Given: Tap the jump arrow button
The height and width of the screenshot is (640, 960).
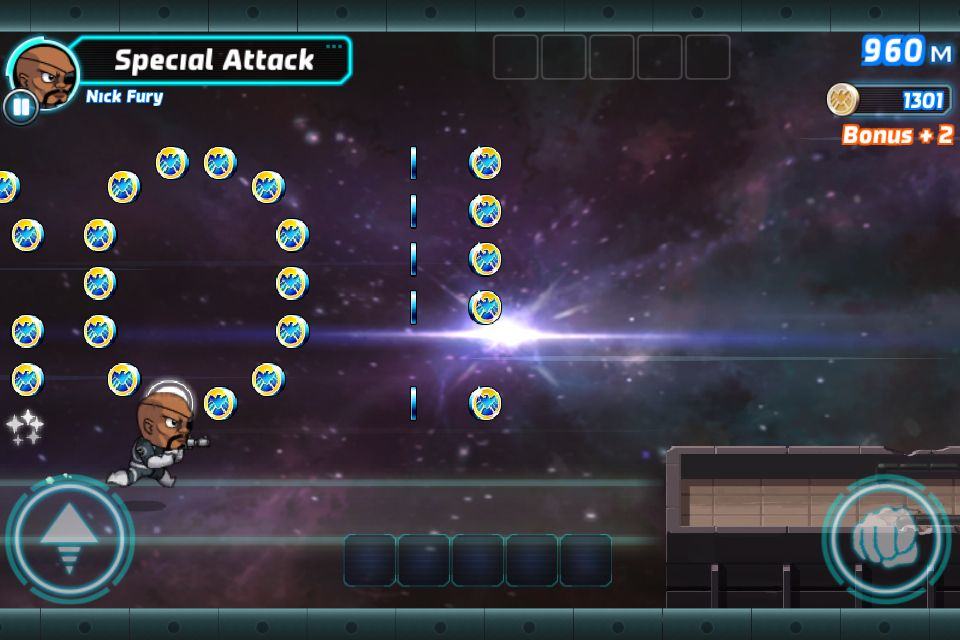Looking at the screenshot, I should (69, 539).
